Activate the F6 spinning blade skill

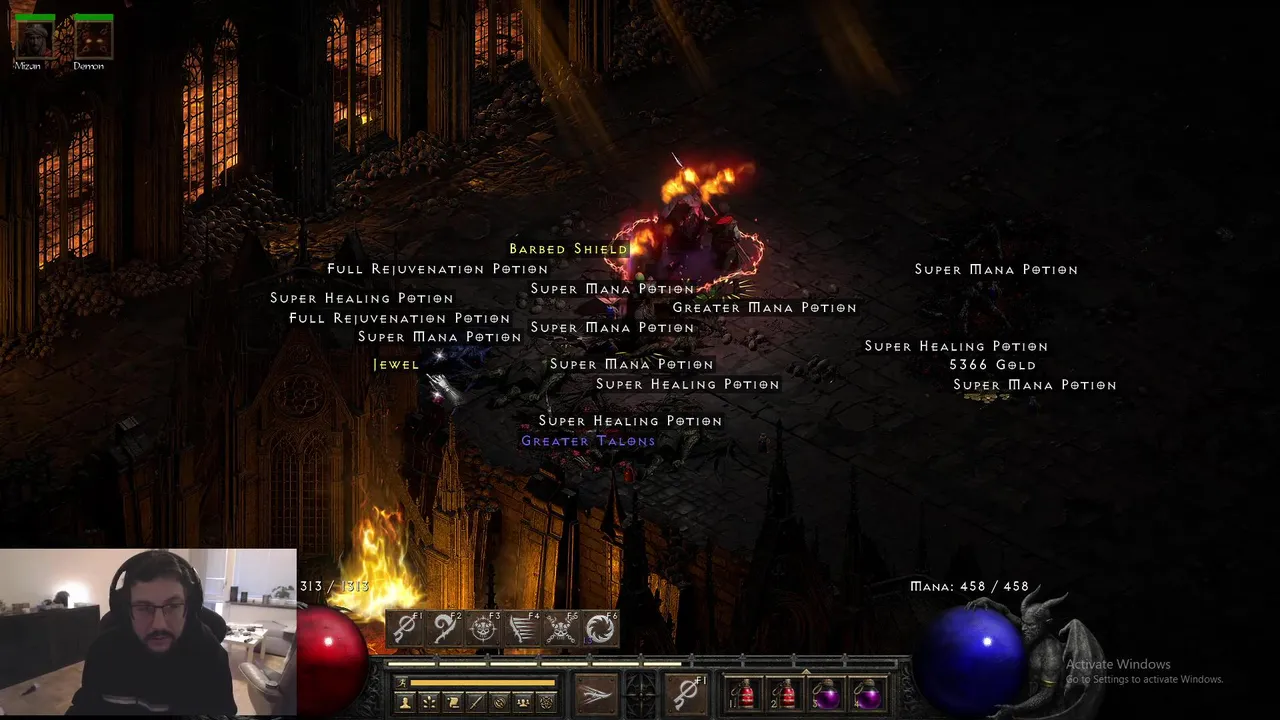[600, 628]
